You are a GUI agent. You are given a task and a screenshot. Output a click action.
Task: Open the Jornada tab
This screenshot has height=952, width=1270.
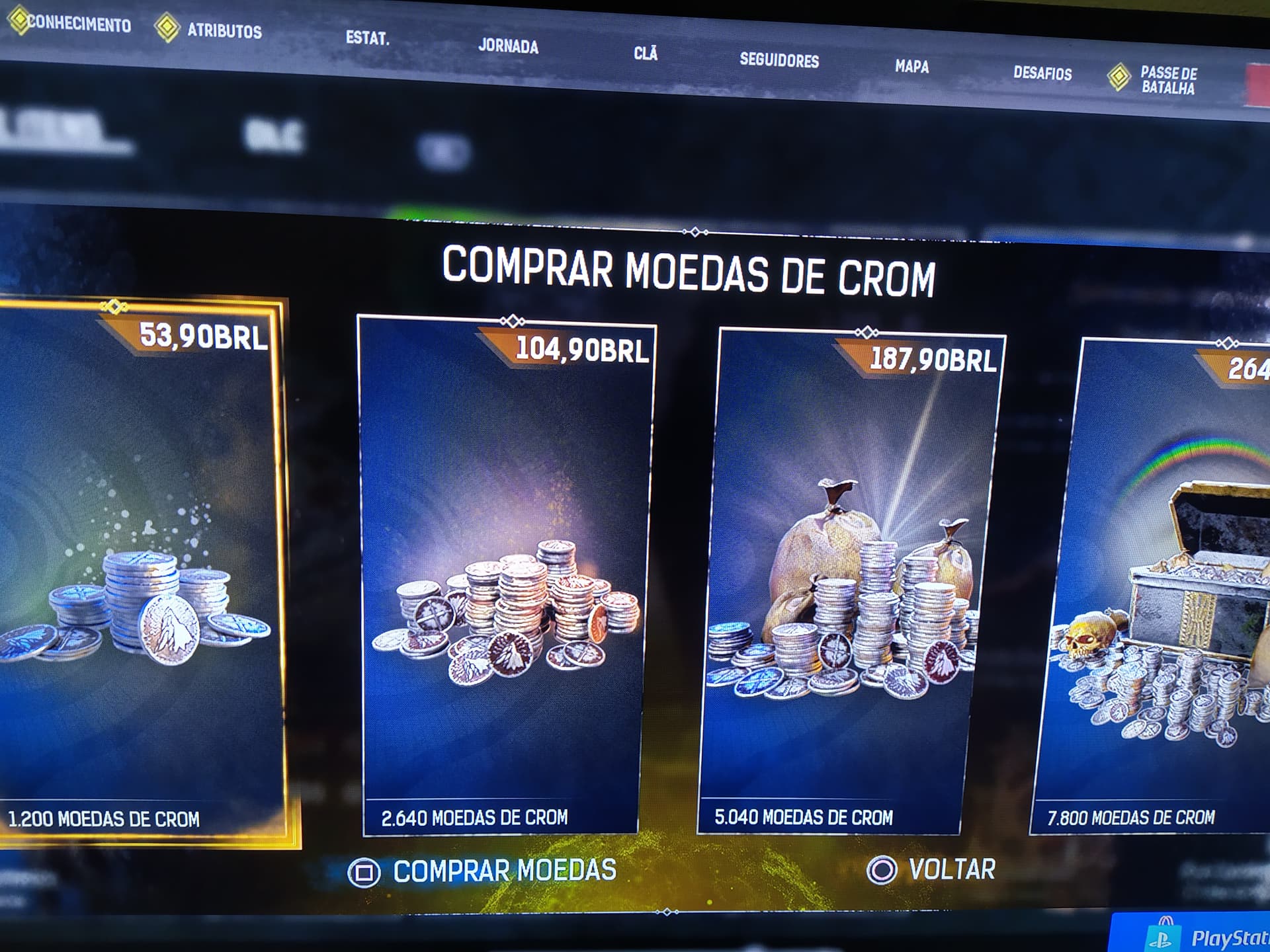coord(509,46)
